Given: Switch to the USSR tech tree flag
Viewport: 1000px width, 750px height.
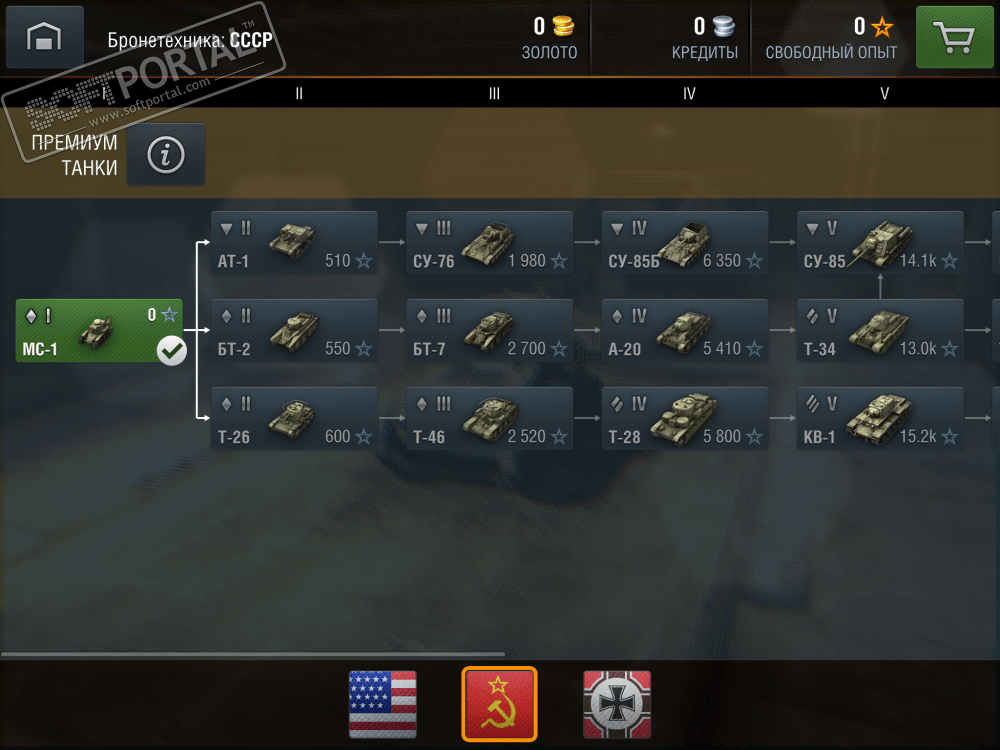Looking at the screenshot, I should [499, 704].
